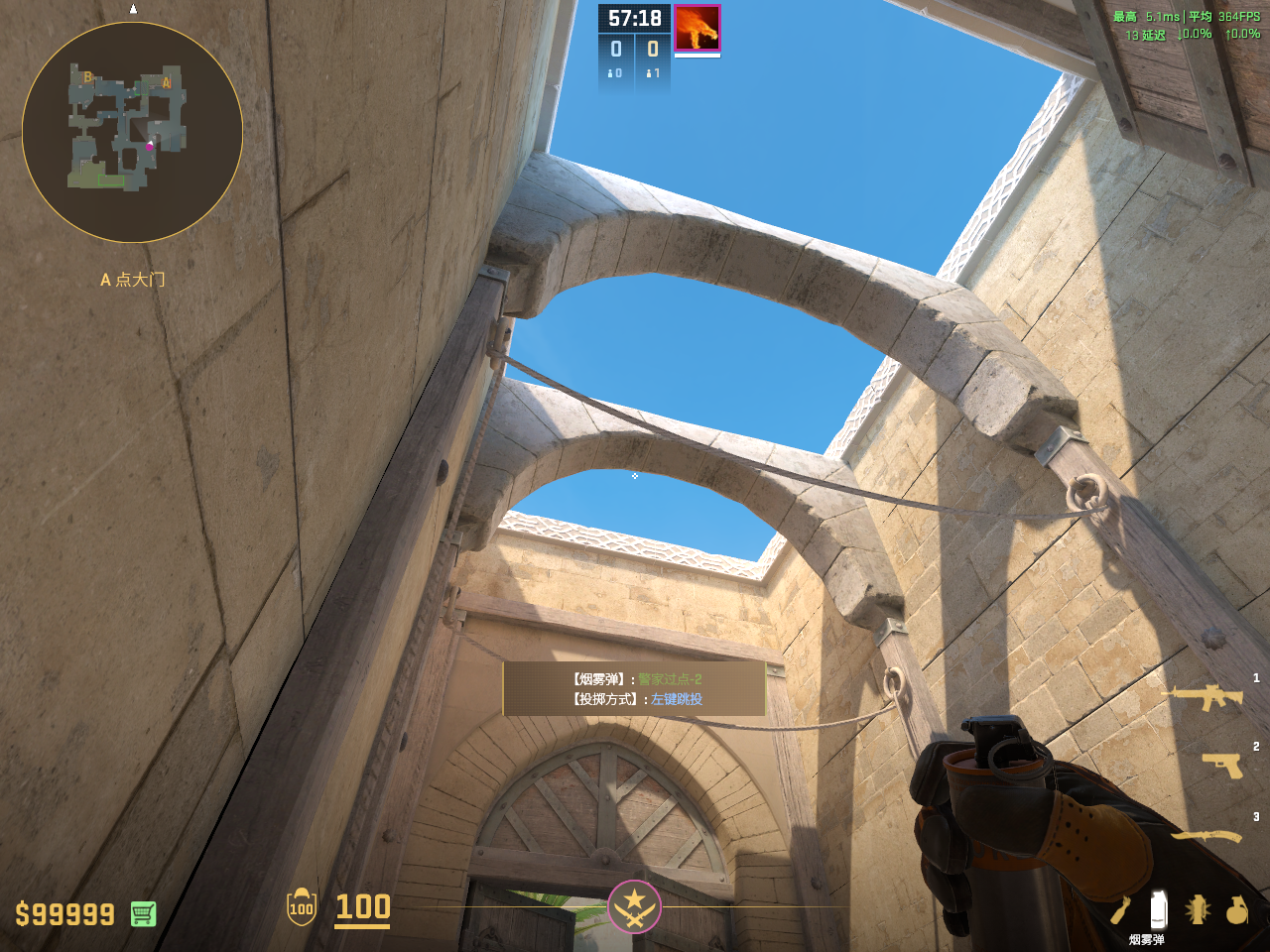Screen dimensions: 1270x952
Task: Switch to the pistol in slot 2
Action: pyautogui.click(x=1222, y=765)
